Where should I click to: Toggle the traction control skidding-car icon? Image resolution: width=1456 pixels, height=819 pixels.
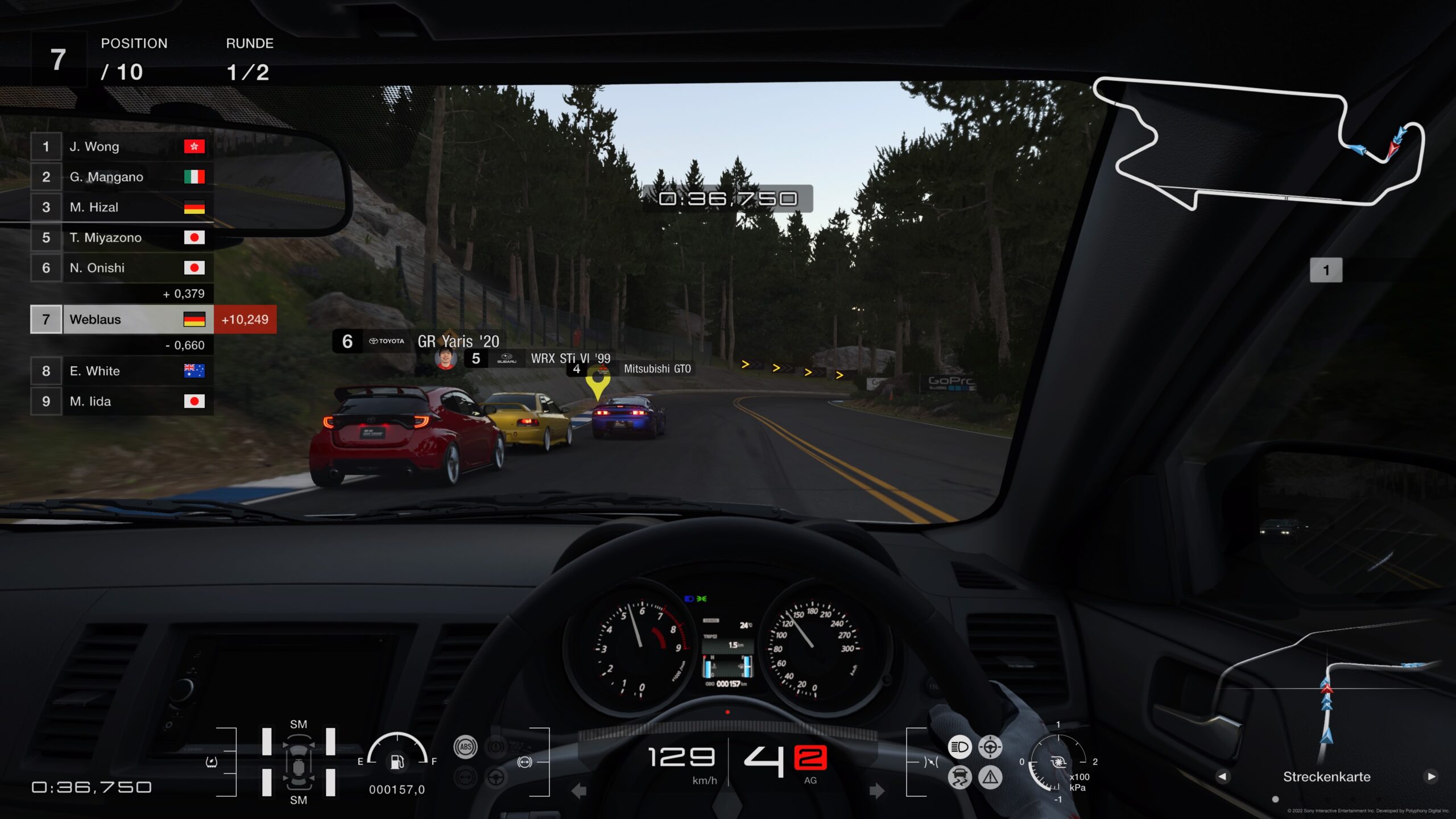(x=960, y=777)
